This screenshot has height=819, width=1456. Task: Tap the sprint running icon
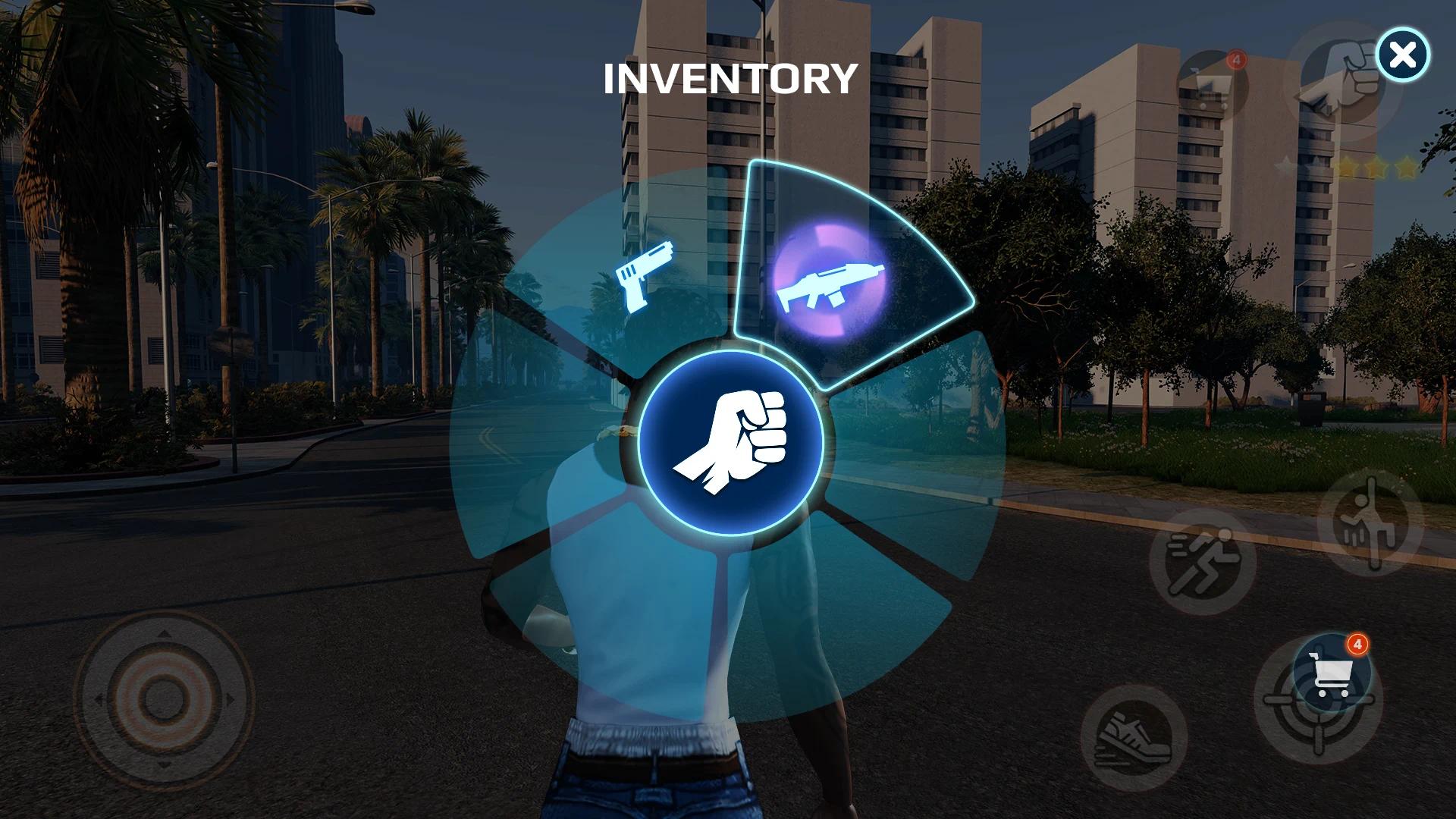tap(1202, 562)
